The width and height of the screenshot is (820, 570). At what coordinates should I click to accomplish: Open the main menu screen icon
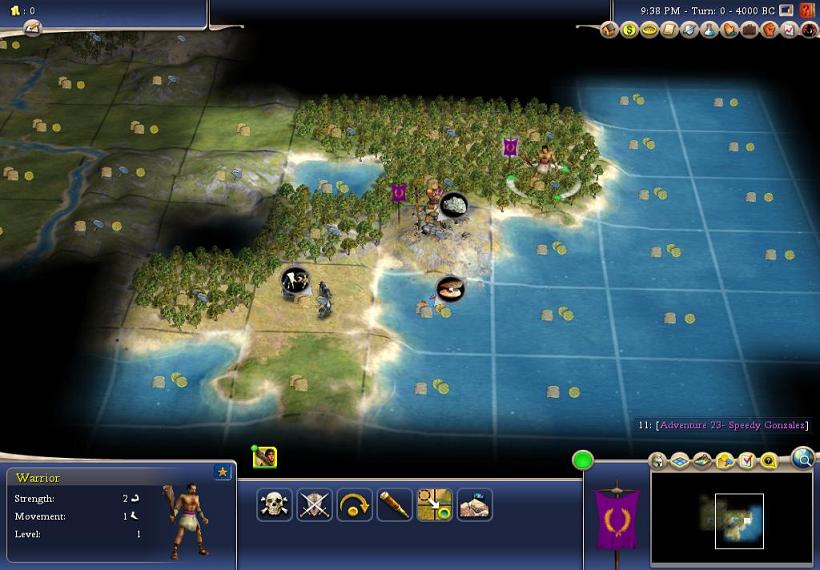(788, 10)
